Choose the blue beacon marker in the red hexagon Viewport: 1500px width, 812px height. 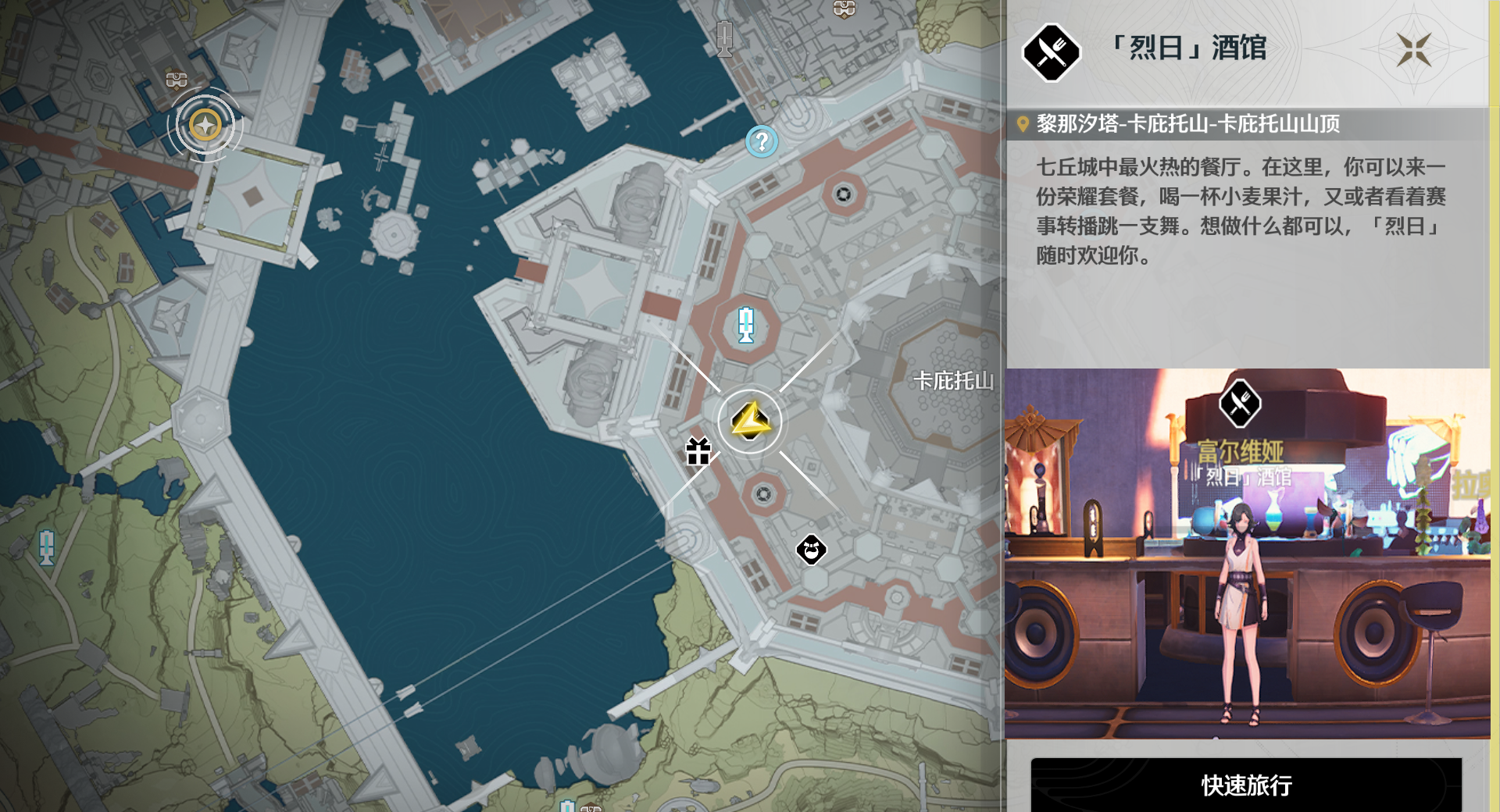746,325
